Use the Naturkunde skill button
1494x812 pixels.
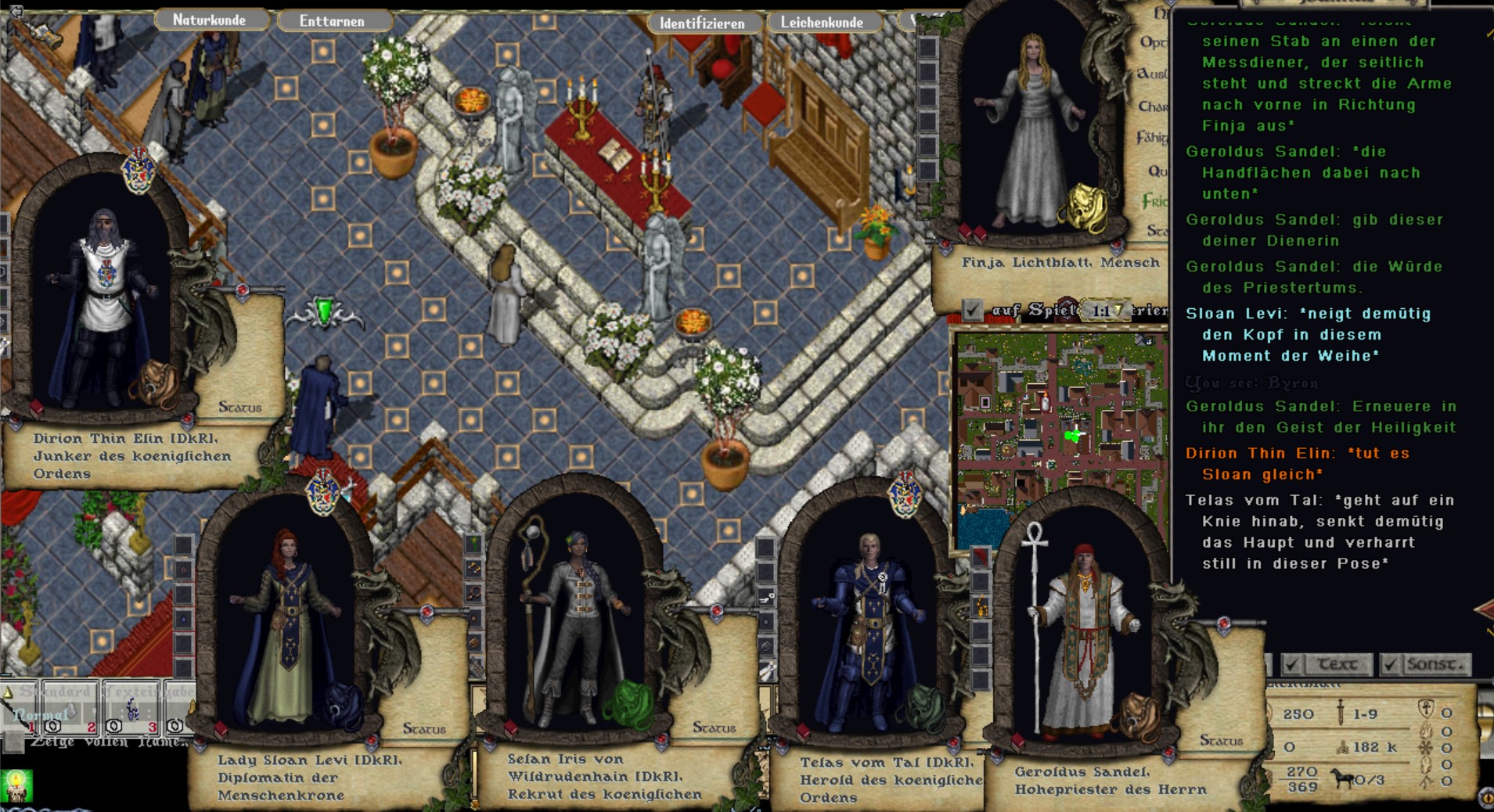coord(209,20)
